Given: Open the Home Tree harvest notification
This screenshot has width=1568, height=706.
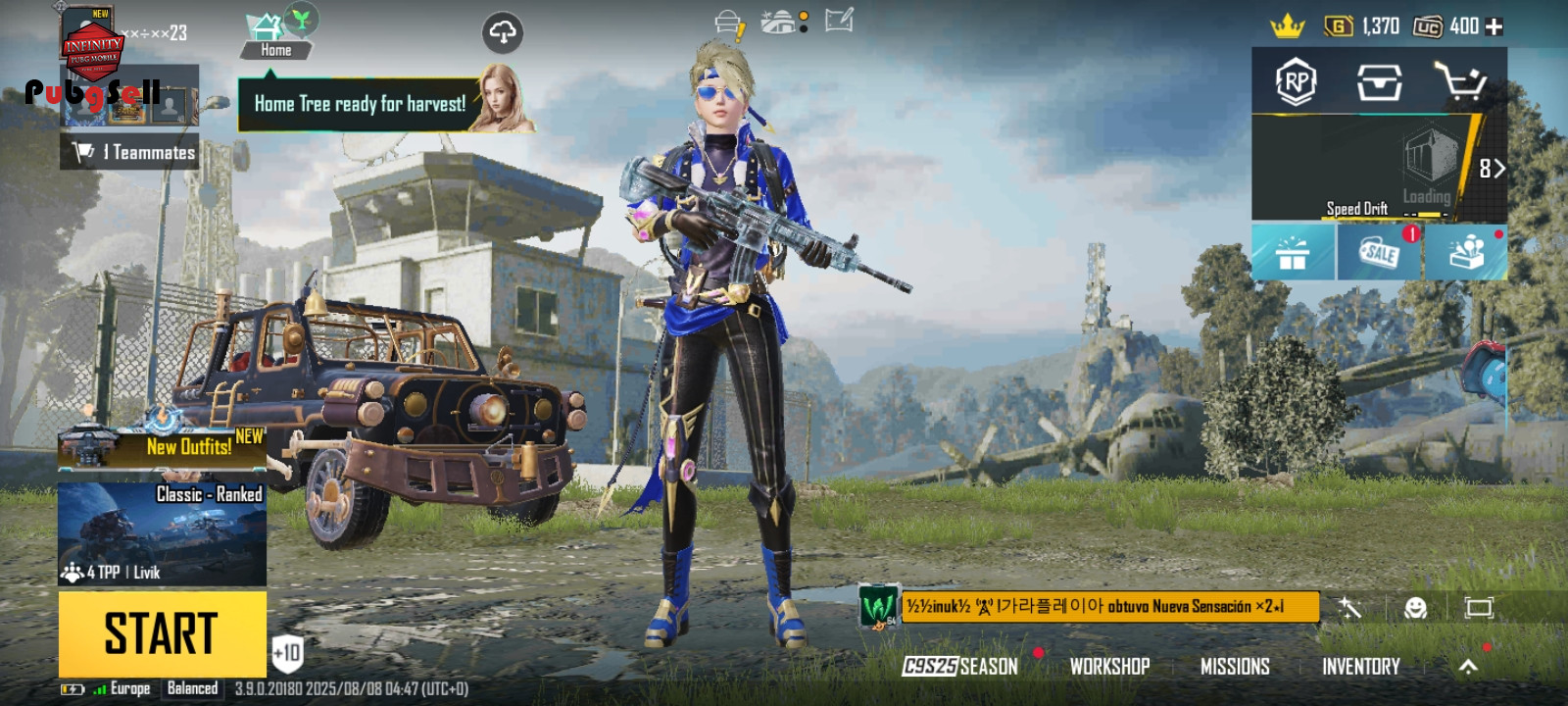Looking at the screenshot, I should pyautogui.click(x=360, y=104).
